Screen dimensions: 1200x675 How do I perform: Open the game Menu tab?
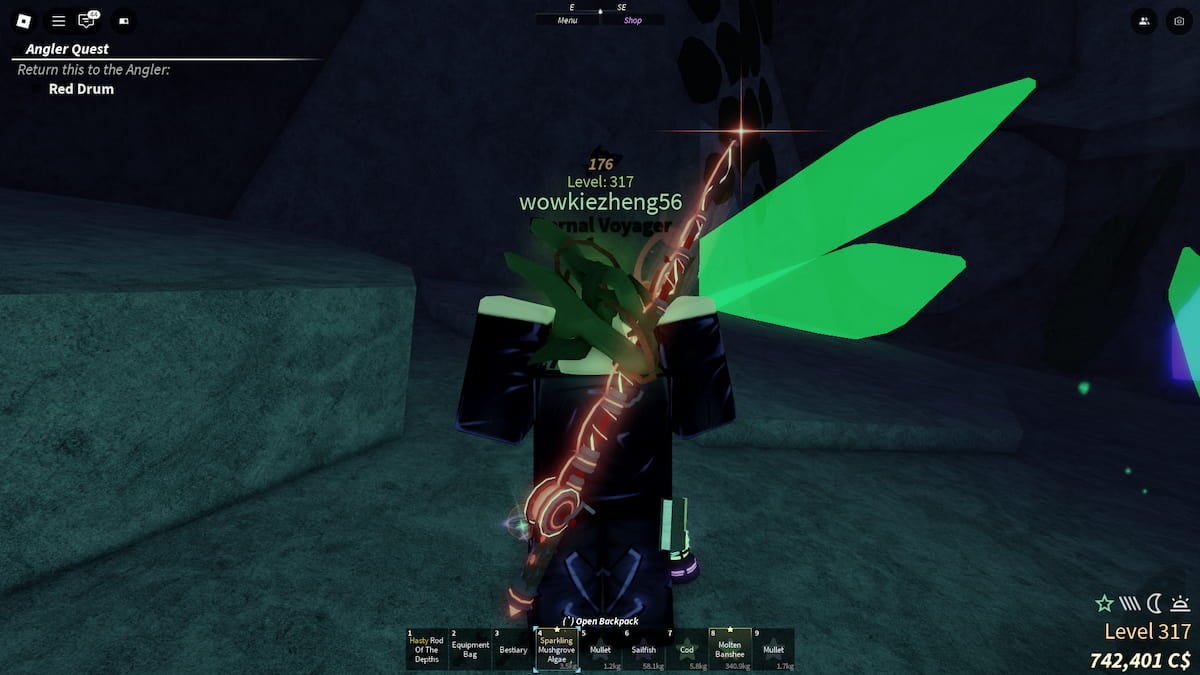(x=567, y=20)
